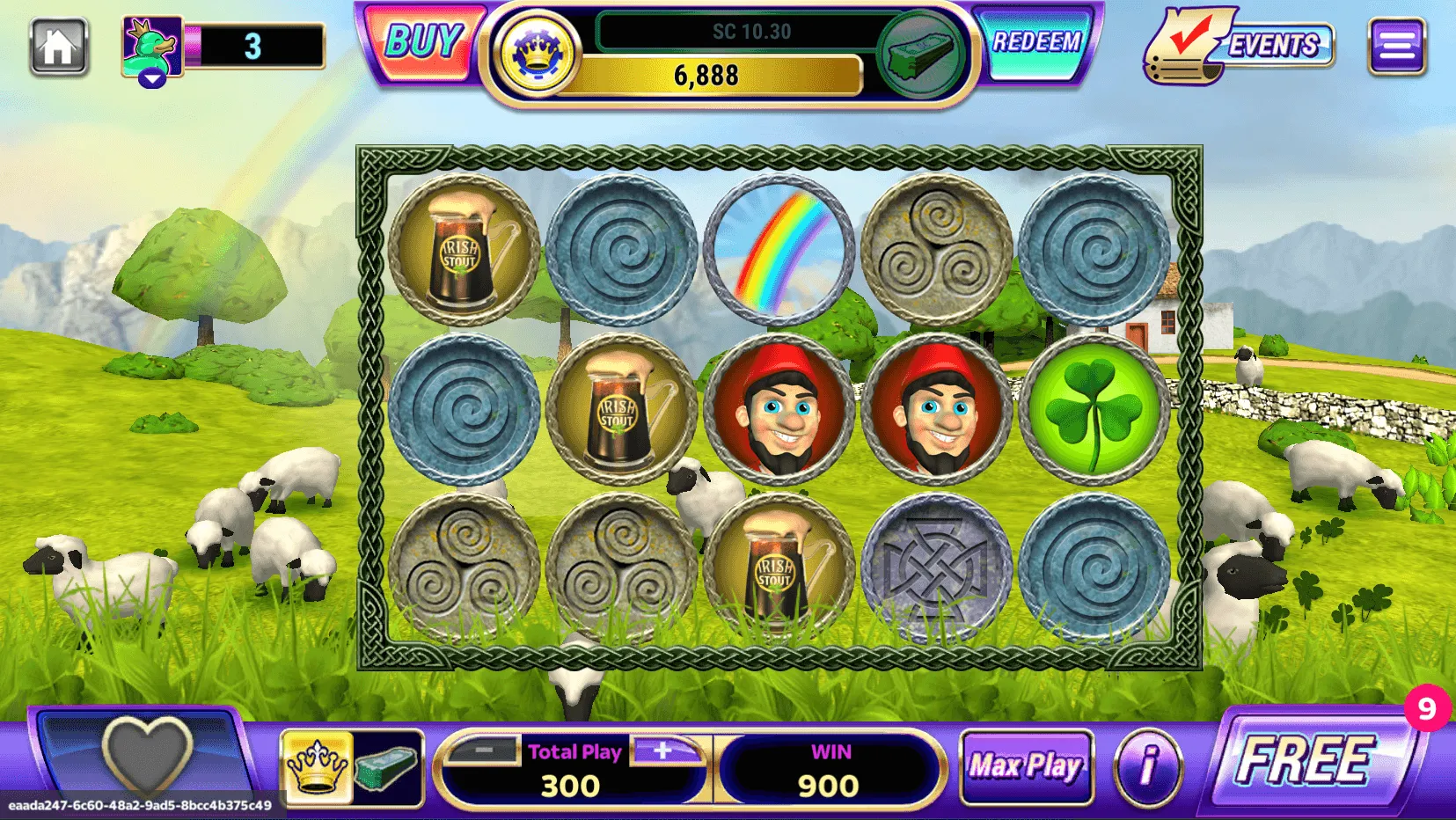Spin using the FREE button
The width and height of the screenshot is (1456, 820).
coord(1306,760)
